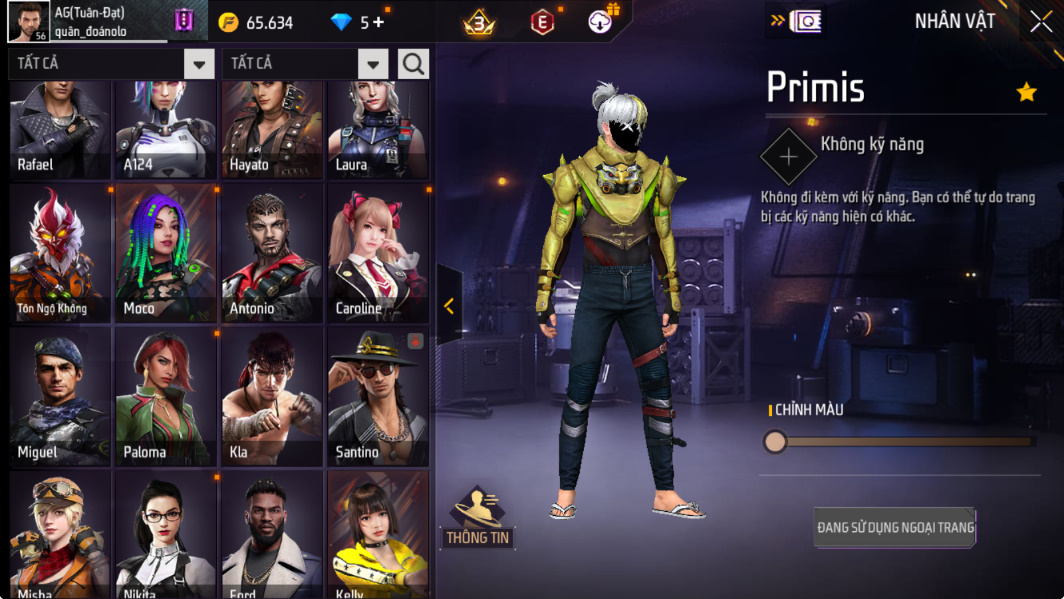The height and width of the screenshot is (599, 1064).
Task: Select the Paloma character card
Action: 165,397
